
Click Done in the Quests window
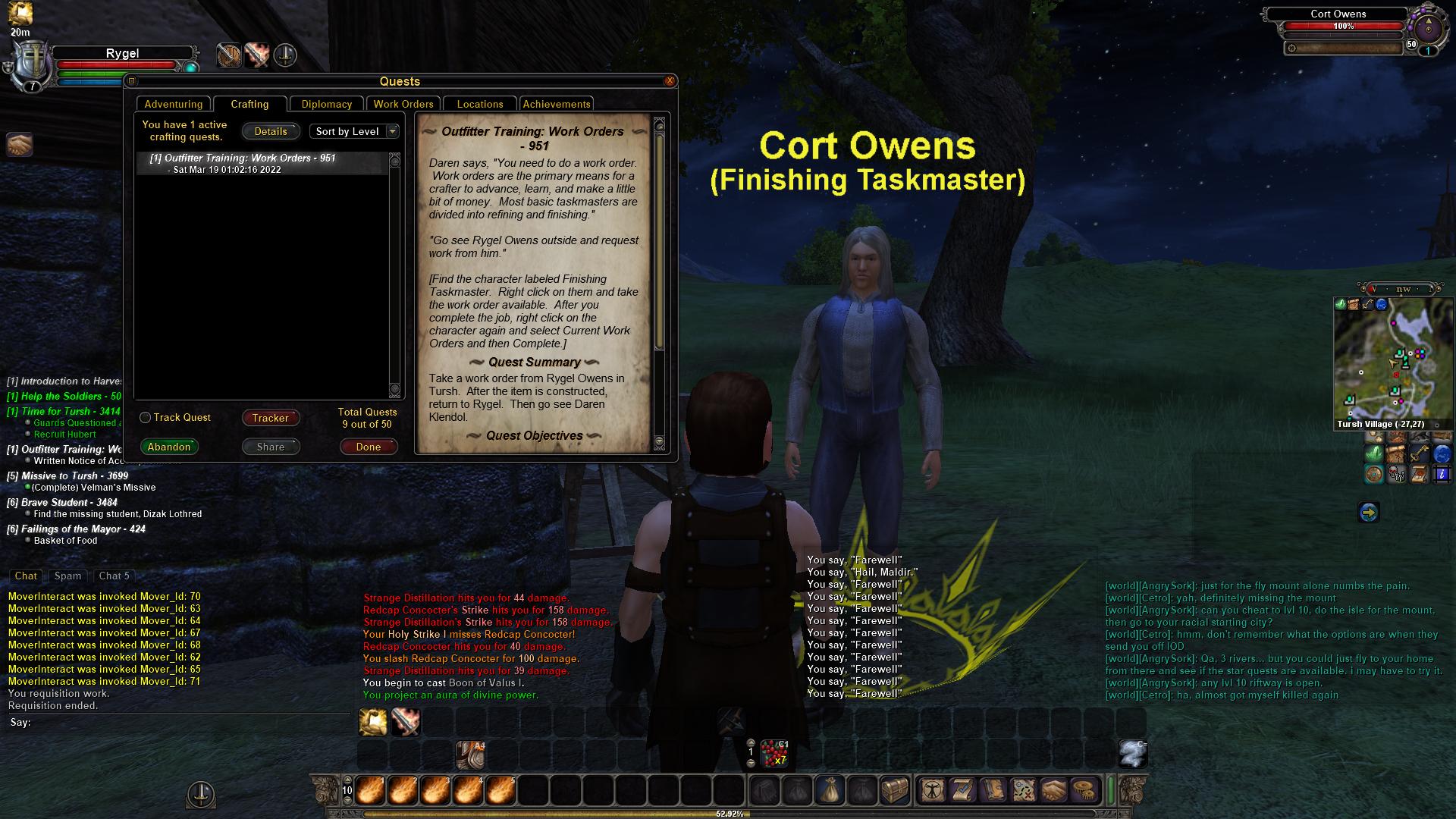(x=369, y=447)
